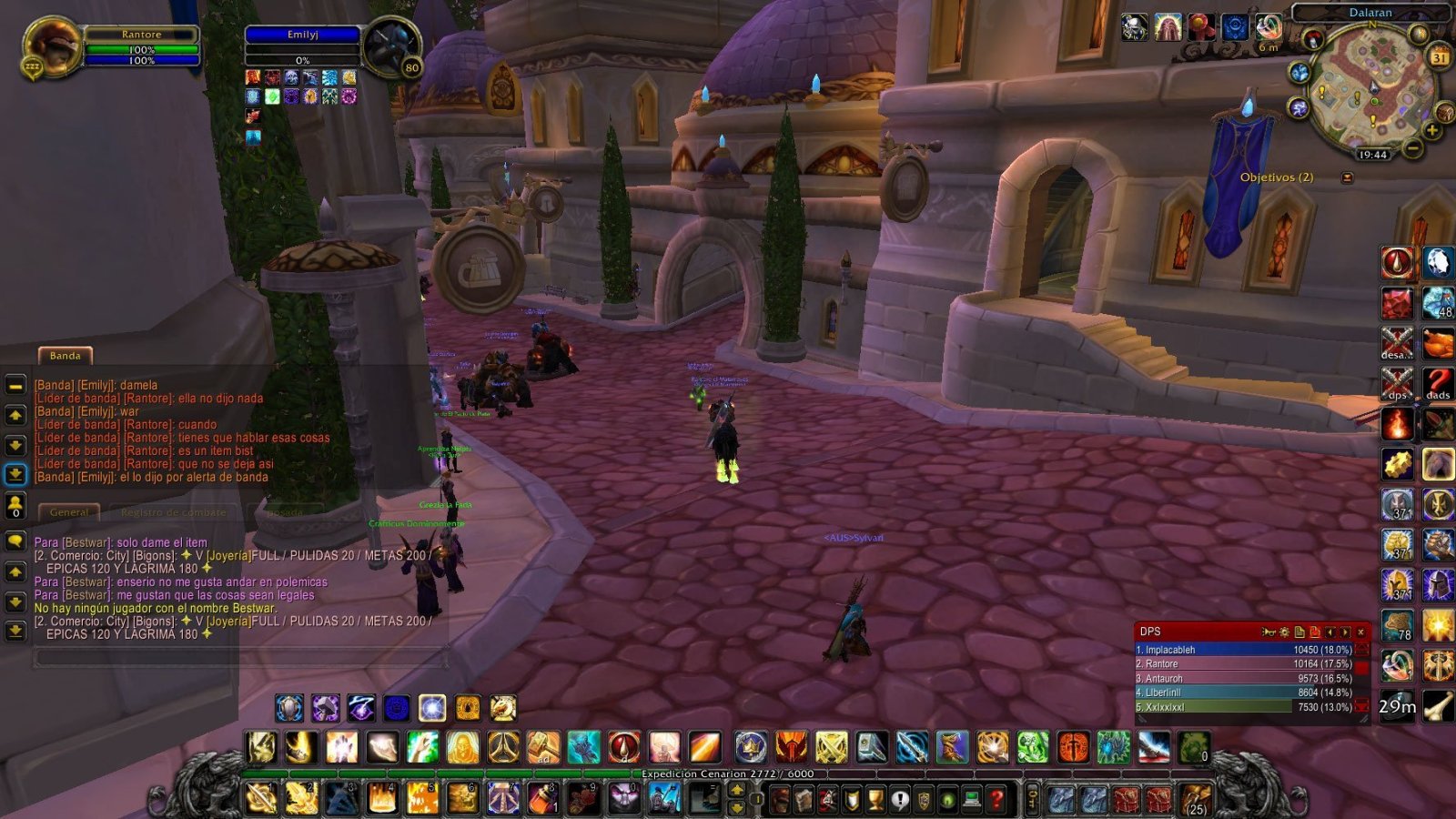Viewport: 1456px width, 819px height.
Task: Click the chest icon on the minimap's right edge
Action: [x=1445, y=112]
